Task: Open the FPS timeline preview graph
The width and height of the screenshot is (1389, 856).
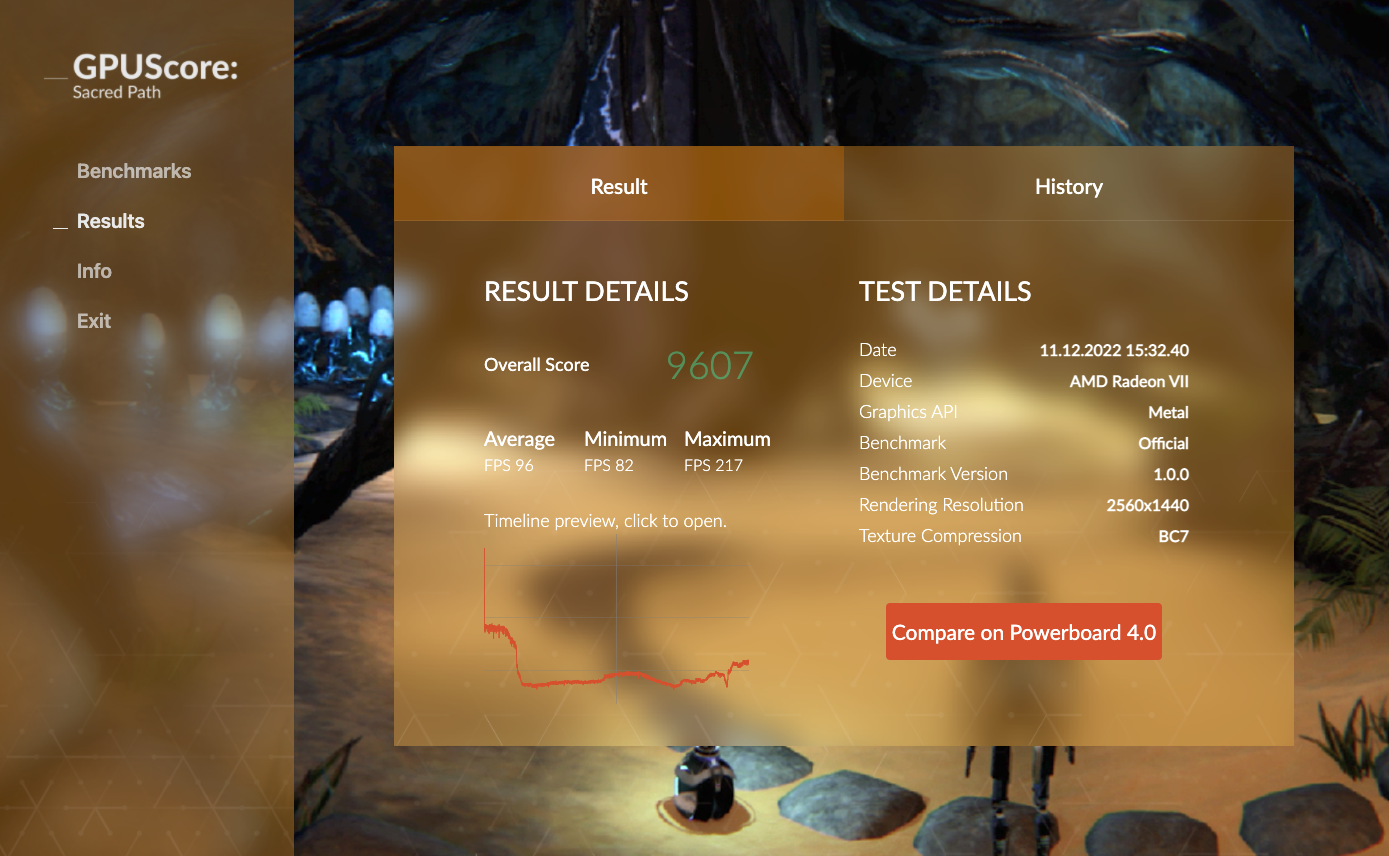Action: pos(616,625)
